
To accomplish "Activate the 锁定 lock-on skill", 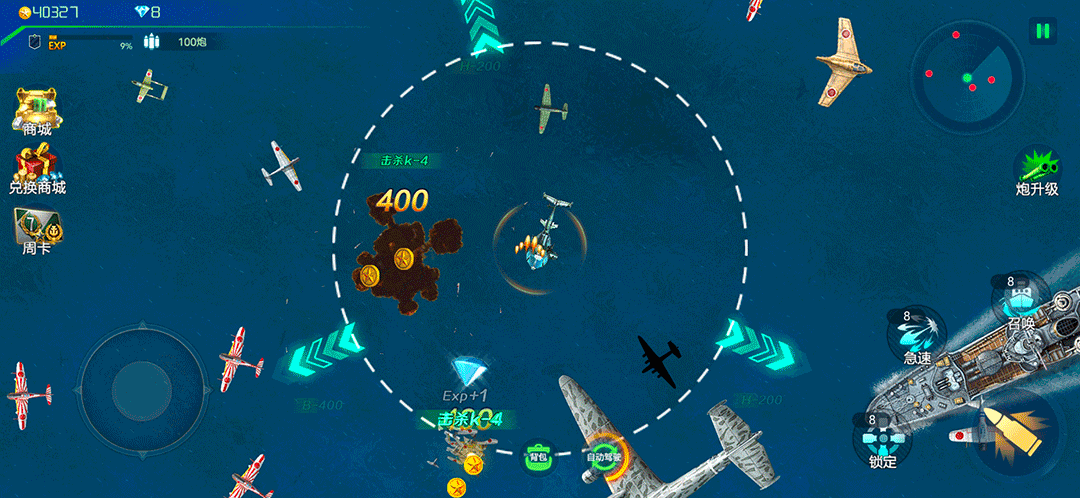I will (x=882, y=438).
